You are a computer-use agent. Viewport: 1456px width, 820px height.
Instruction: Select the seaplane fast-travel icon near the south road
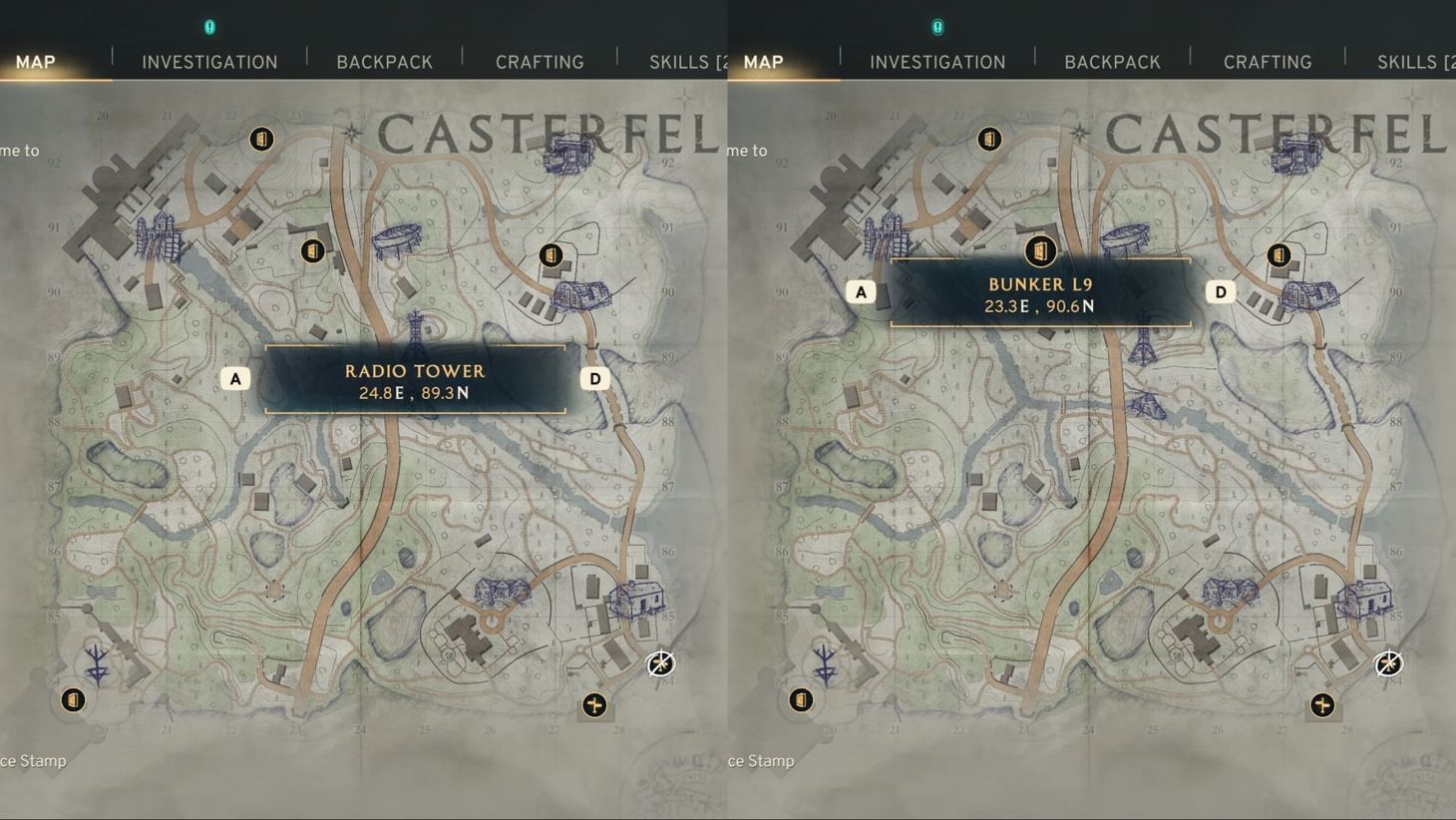(595, 706)
